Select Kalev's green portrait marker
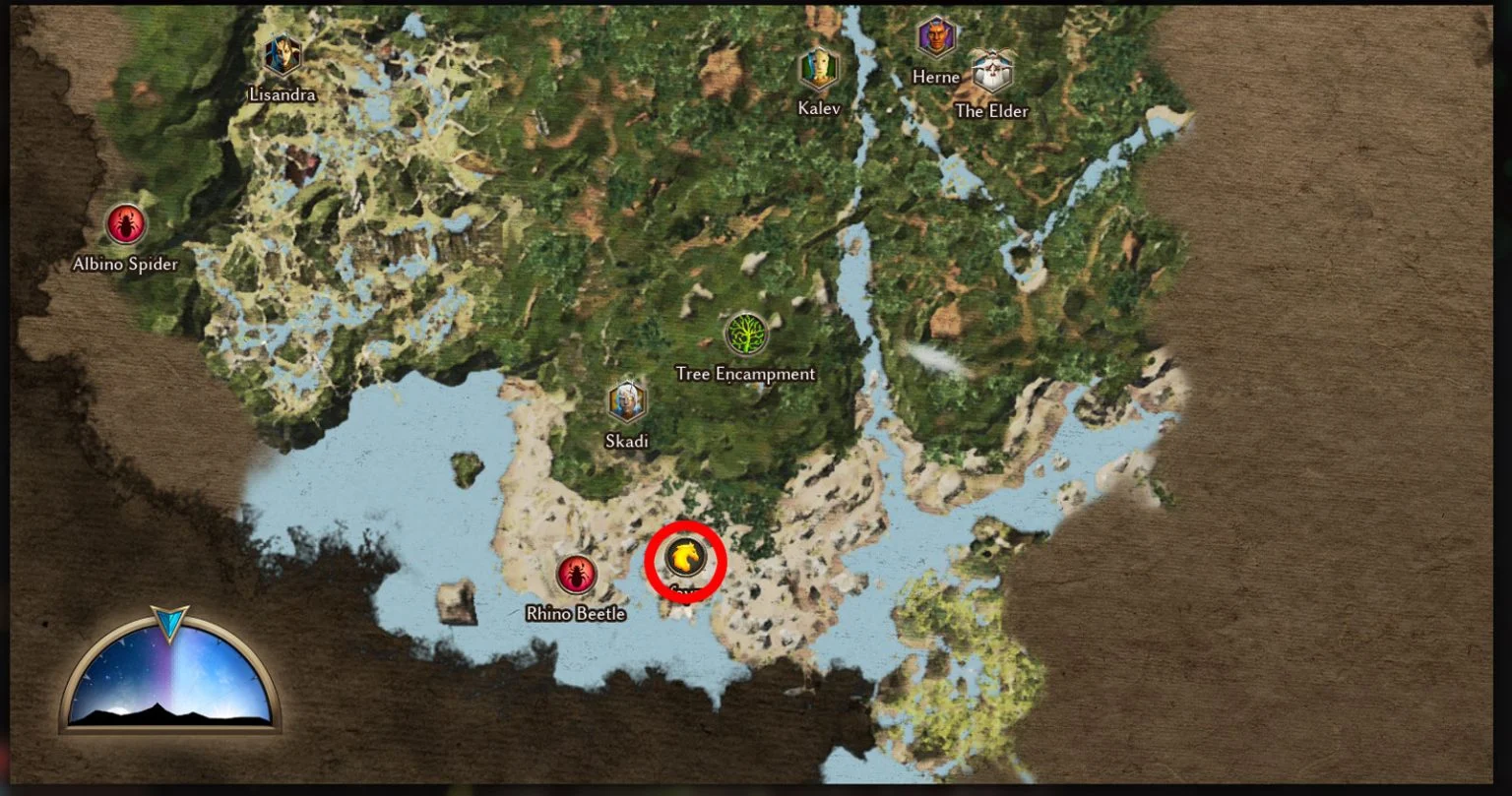This screenshot has height=796, width=1512. [x=817, y=69]
